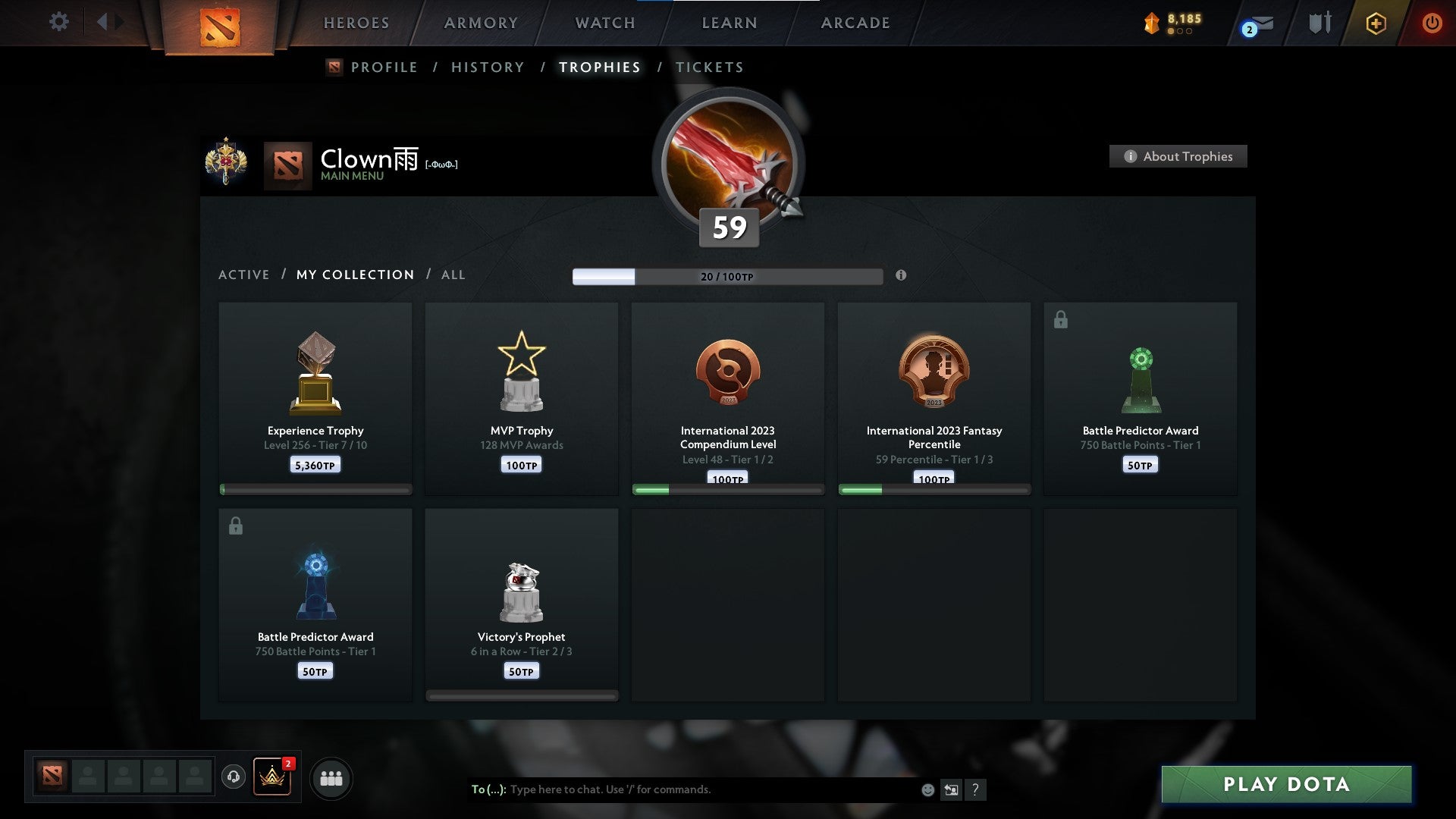
Task: Click the armory shield and sword icon
Action: [1319, 22]
